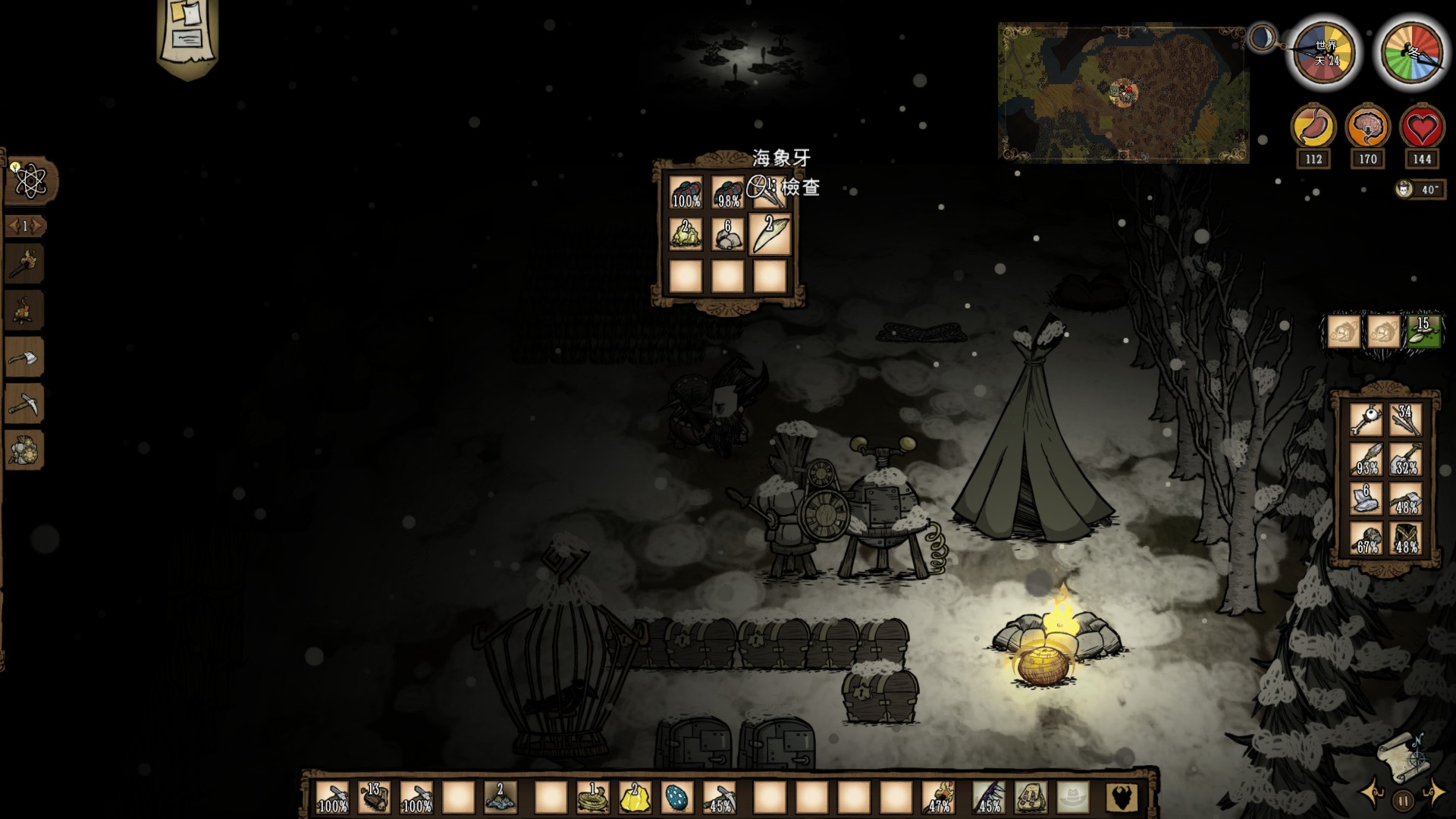Pick the pickaxe crafting recipe
The width and height of the screenshot is (1456, 819).
pos(24,404)
